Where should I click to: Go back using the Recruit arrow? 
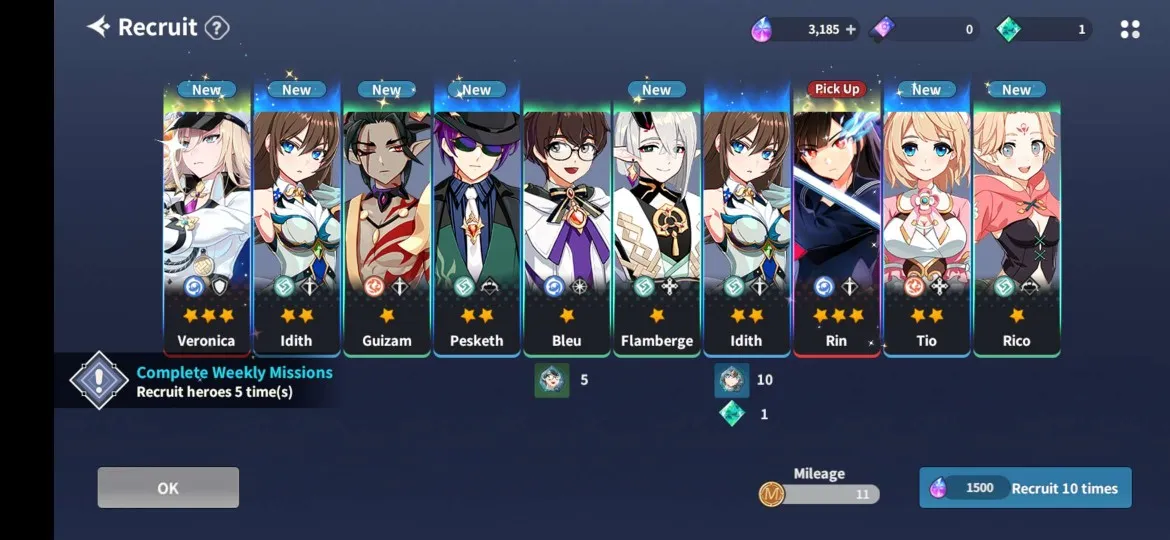pyautogui.click(x=98, y=27)
